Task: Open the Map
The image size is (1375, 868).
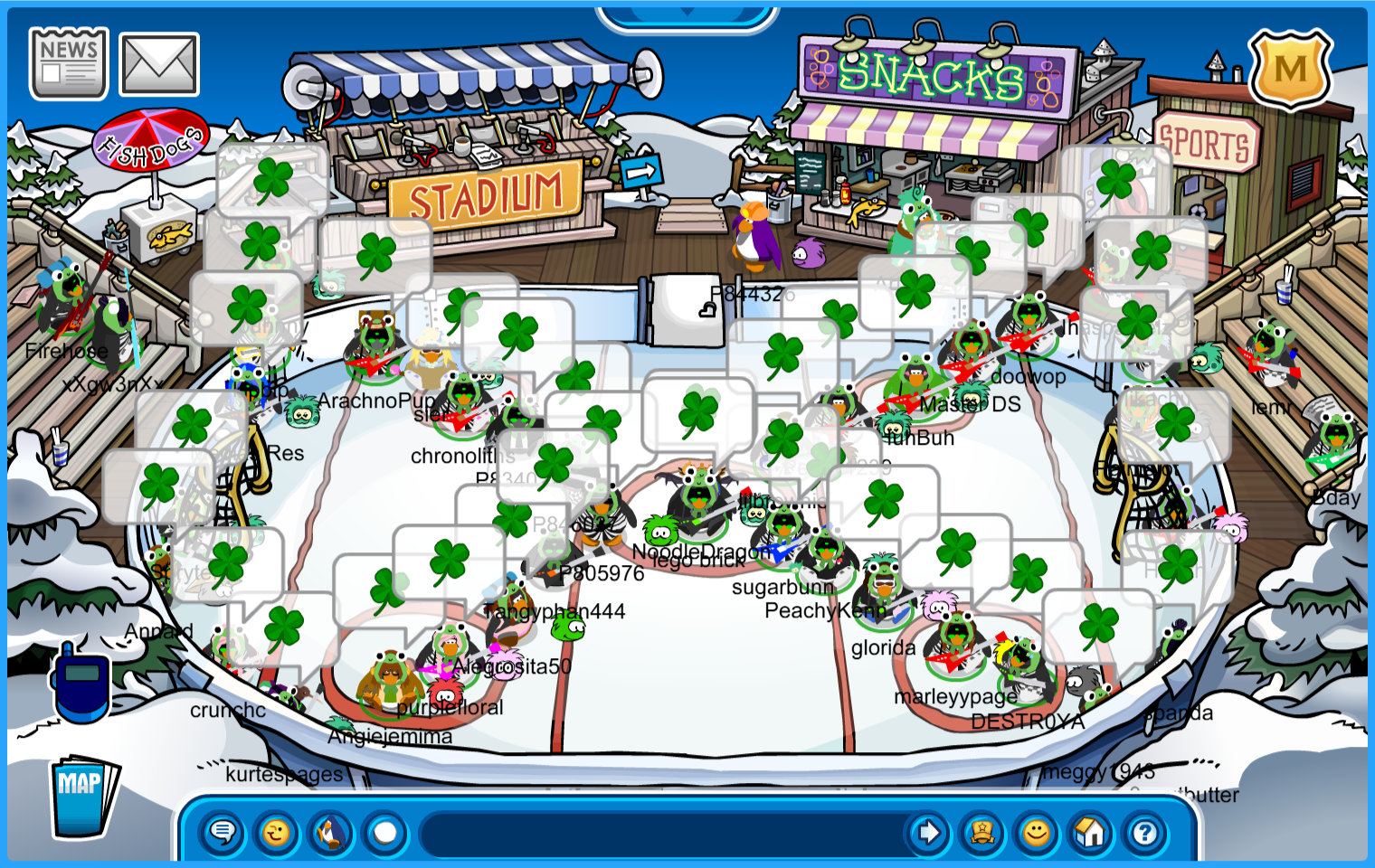Action: click(83, 797)
